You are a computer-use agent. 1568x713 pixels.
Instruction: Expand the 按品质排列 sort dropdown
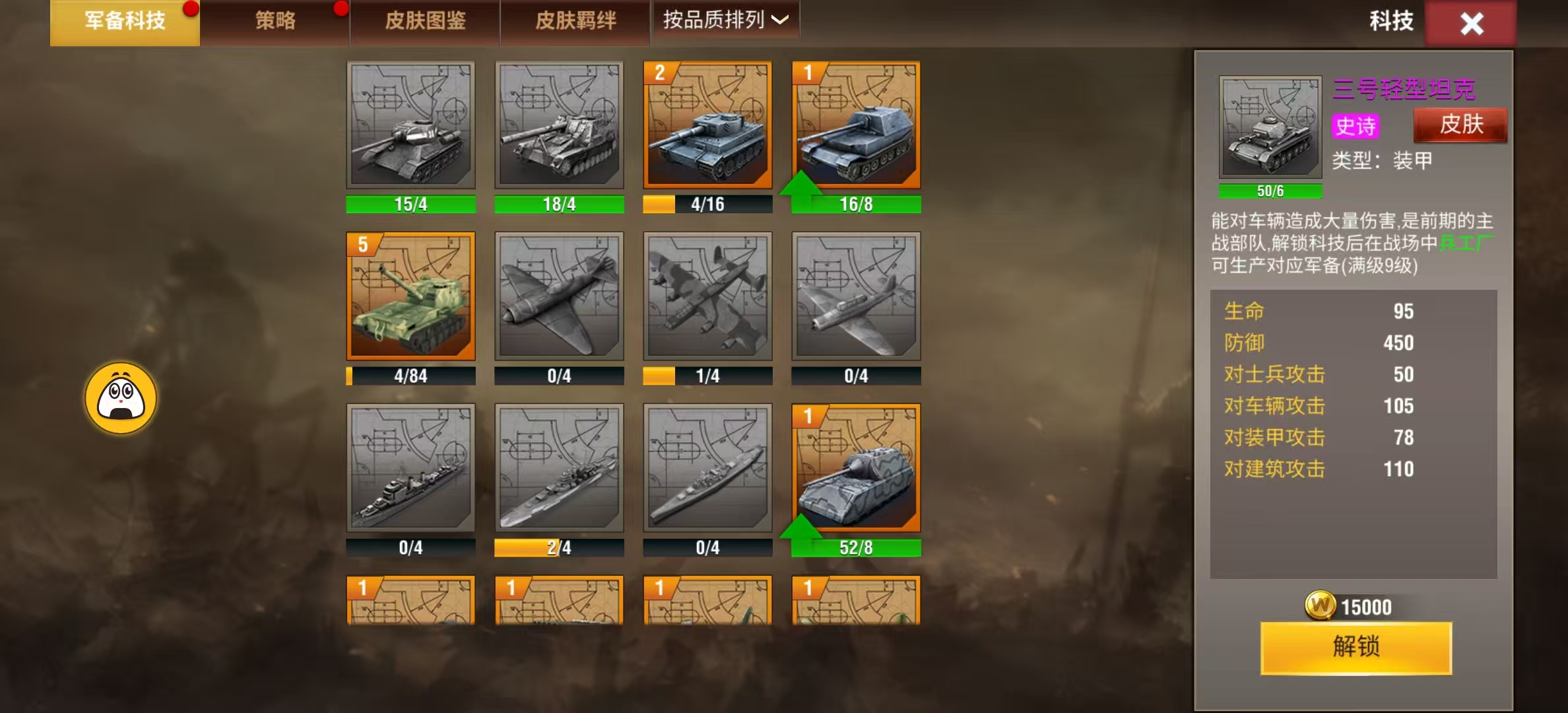click(x=725, y=20)
